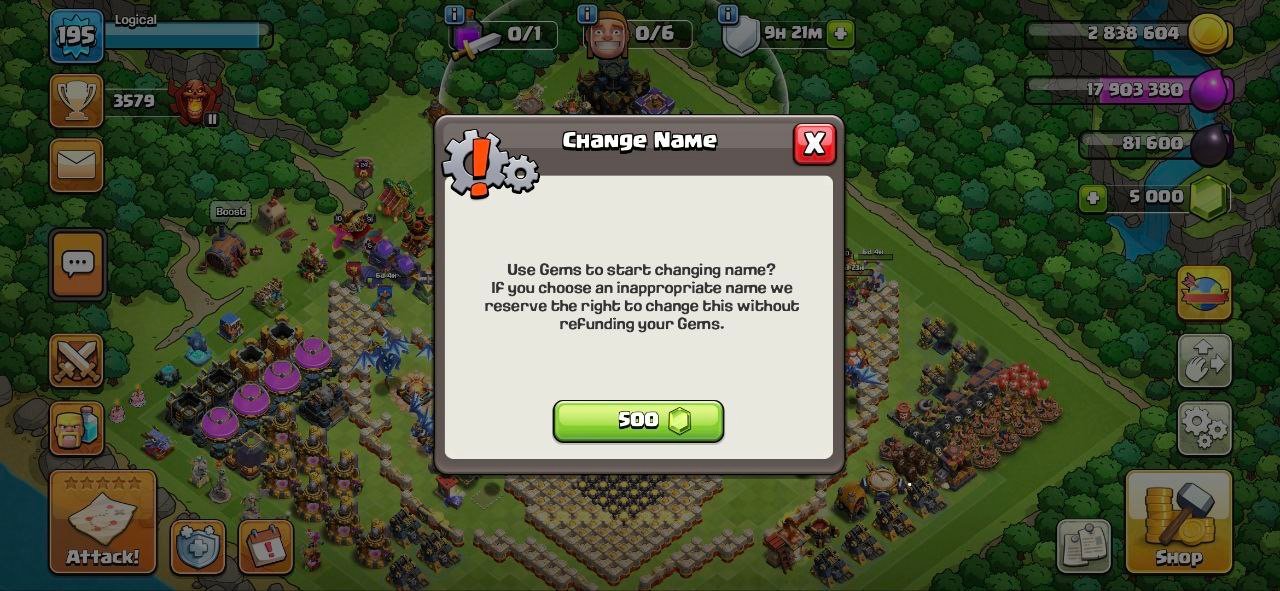Open the calendar events icon
1280x591 pixels.
tap(266, 547)
